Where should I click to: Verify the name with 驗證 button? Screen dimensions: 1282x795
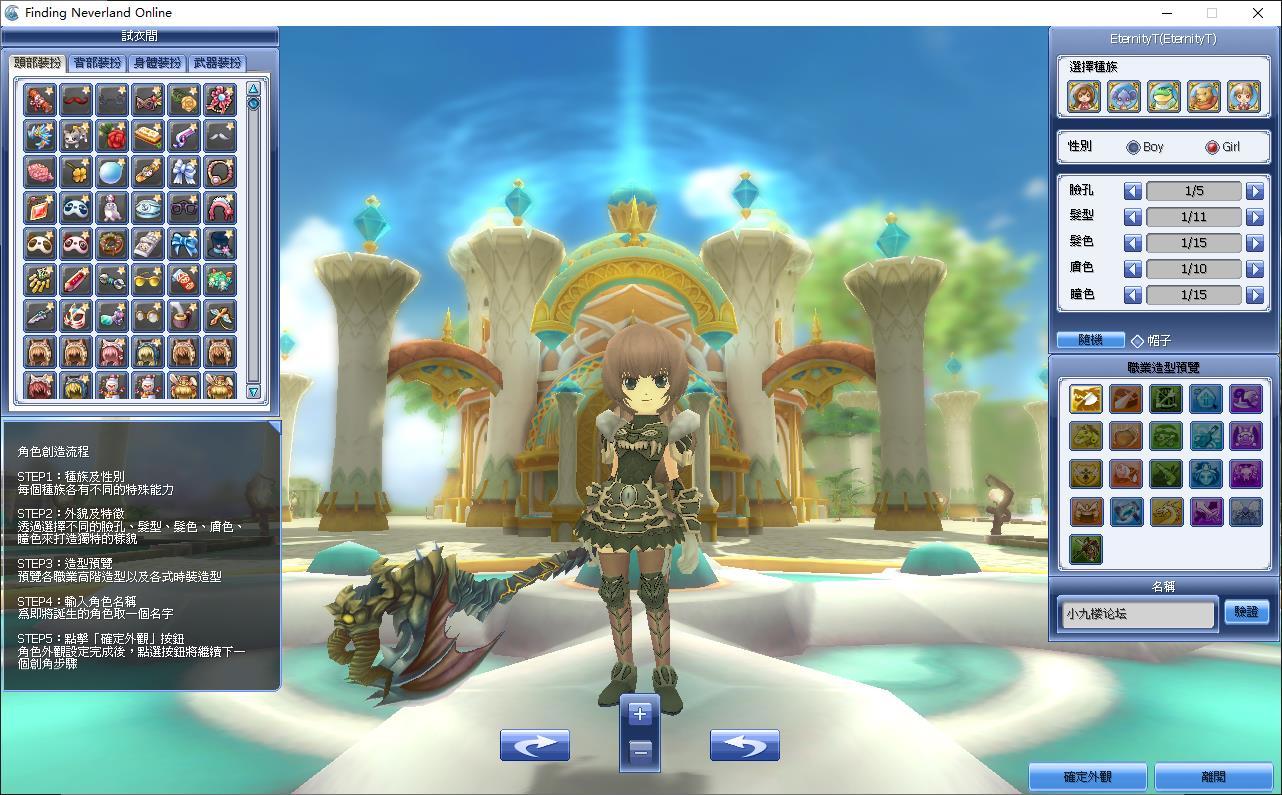click(x=1246, y=612)
